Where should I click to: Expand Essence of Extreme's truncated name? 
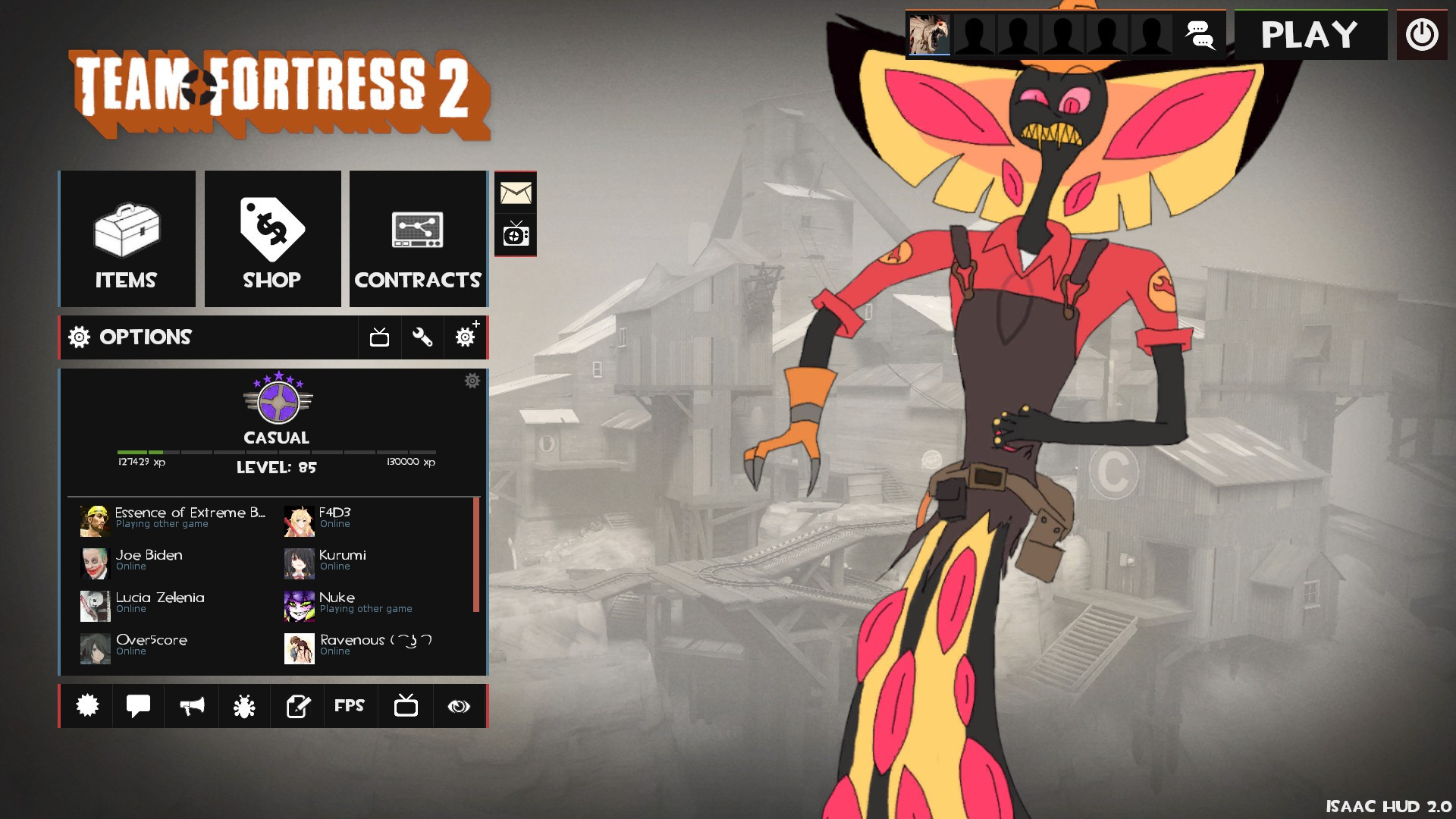[x=190, y=513]
